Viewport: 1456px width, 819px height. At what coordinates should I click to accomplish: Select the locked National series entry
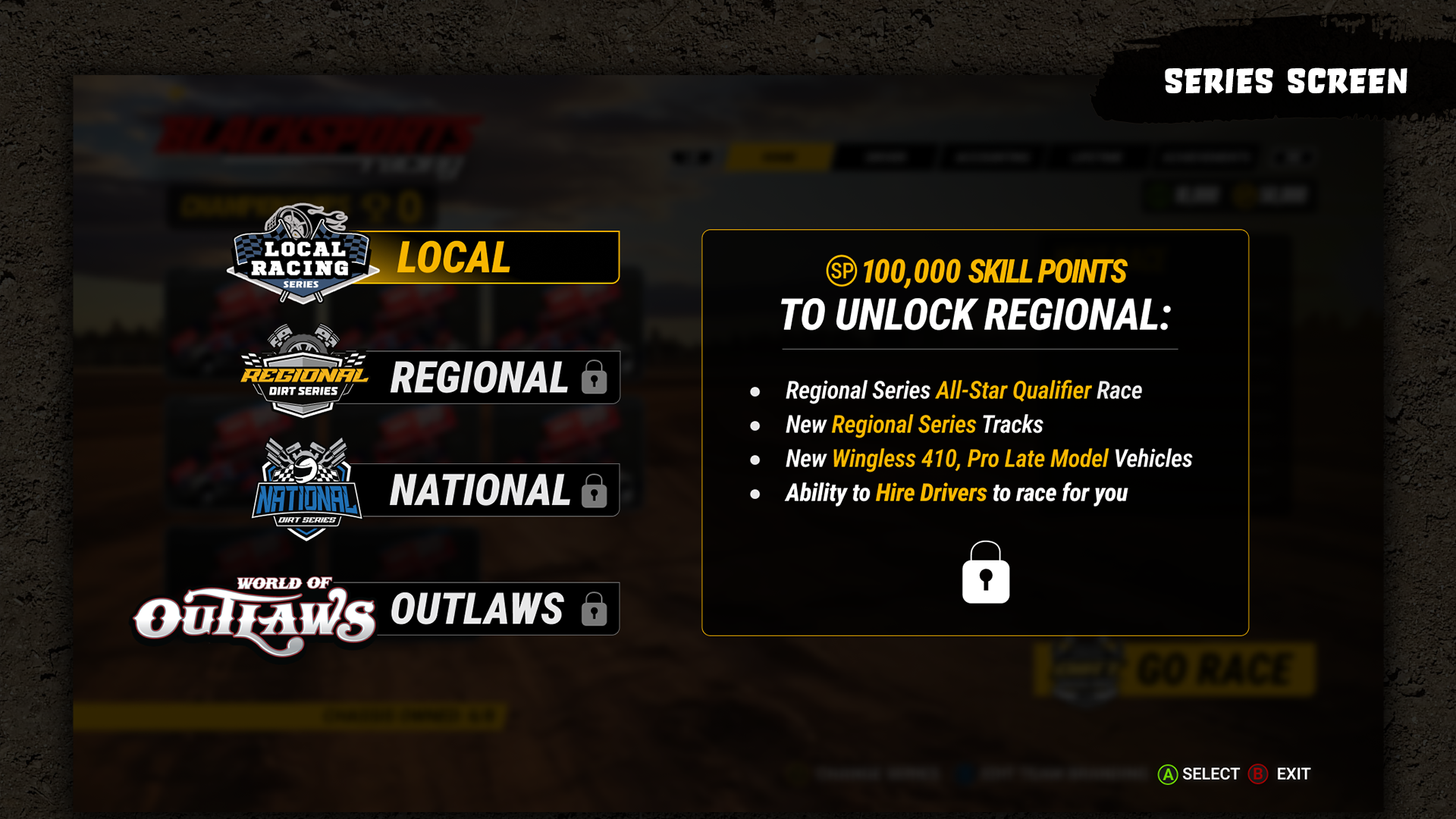pyautogui.click(x=485, y=491)
